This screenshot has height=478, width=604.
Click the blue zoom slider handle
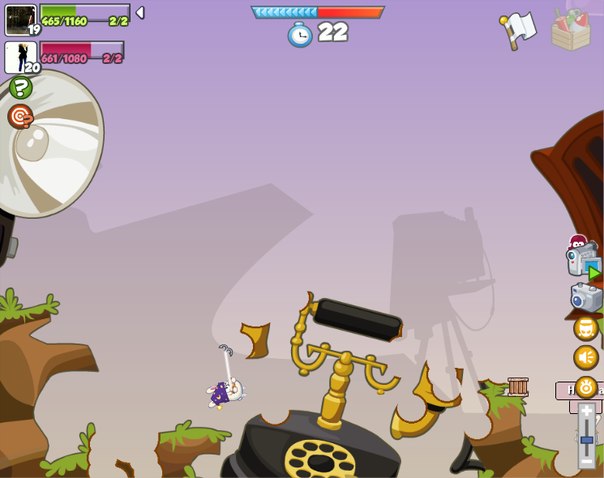587,439
